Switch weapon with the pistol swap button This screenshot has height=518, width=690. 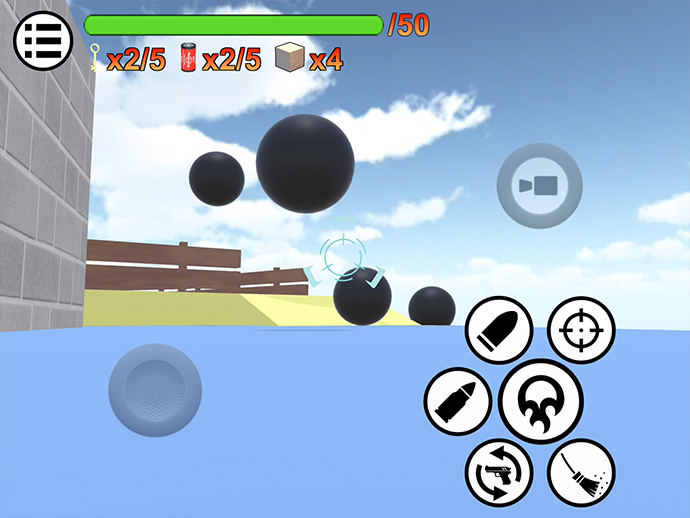click(499, 471)
